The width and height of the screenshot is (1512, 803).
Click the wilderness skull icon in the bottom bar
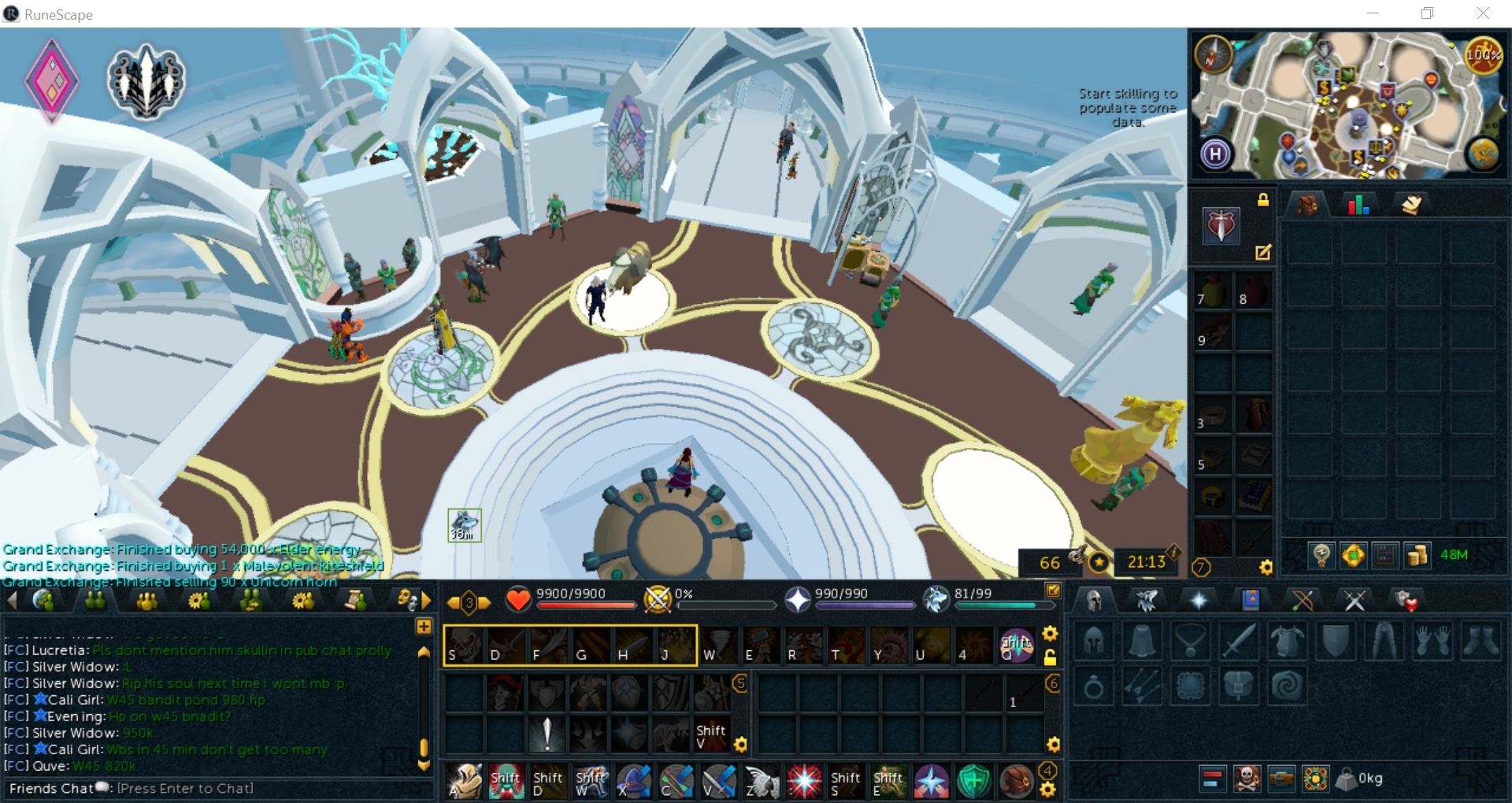tap(1247, 779)
